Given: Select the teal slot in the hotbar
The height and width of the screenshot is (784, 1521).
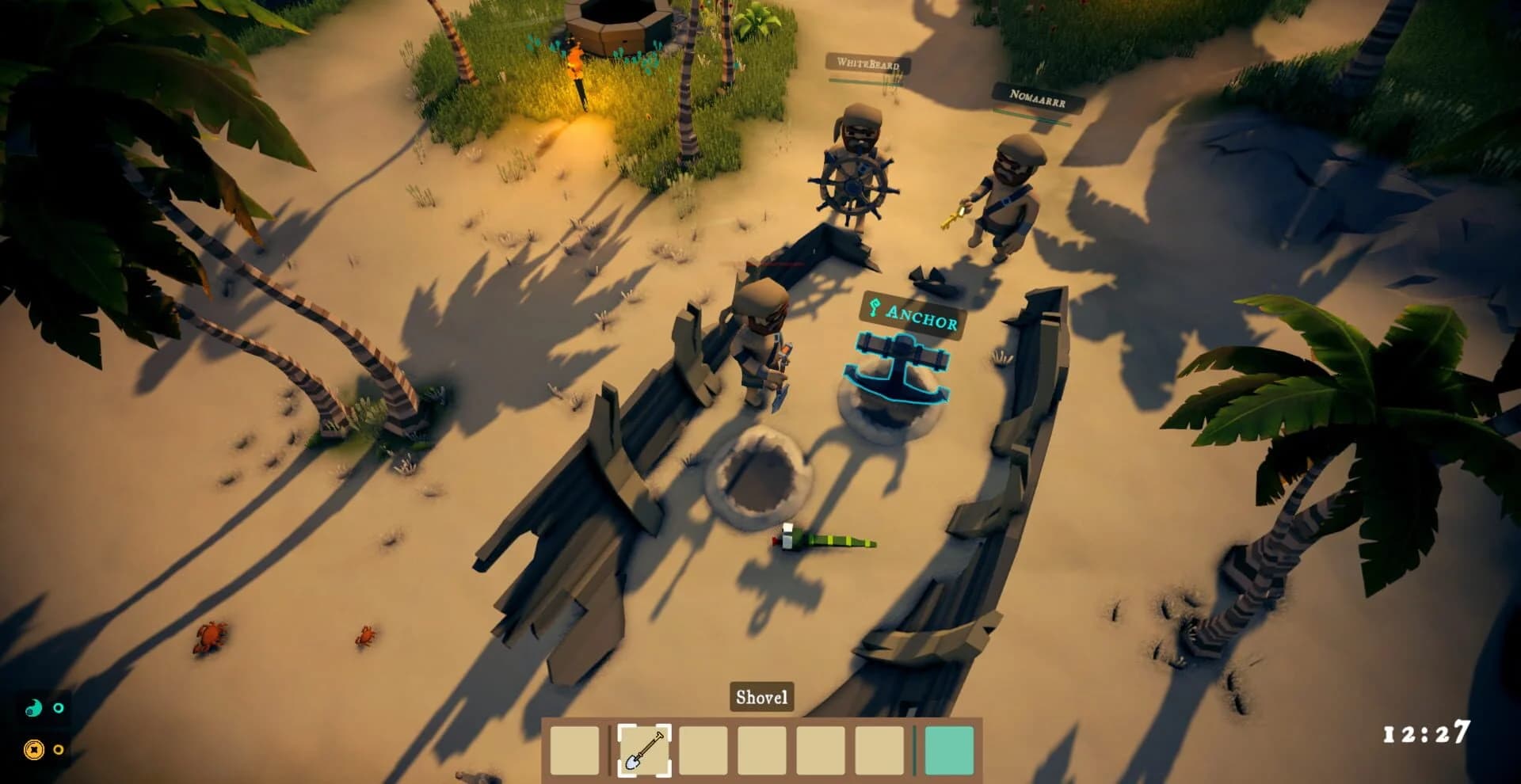Looking at the screenshot, I should 948,749.
